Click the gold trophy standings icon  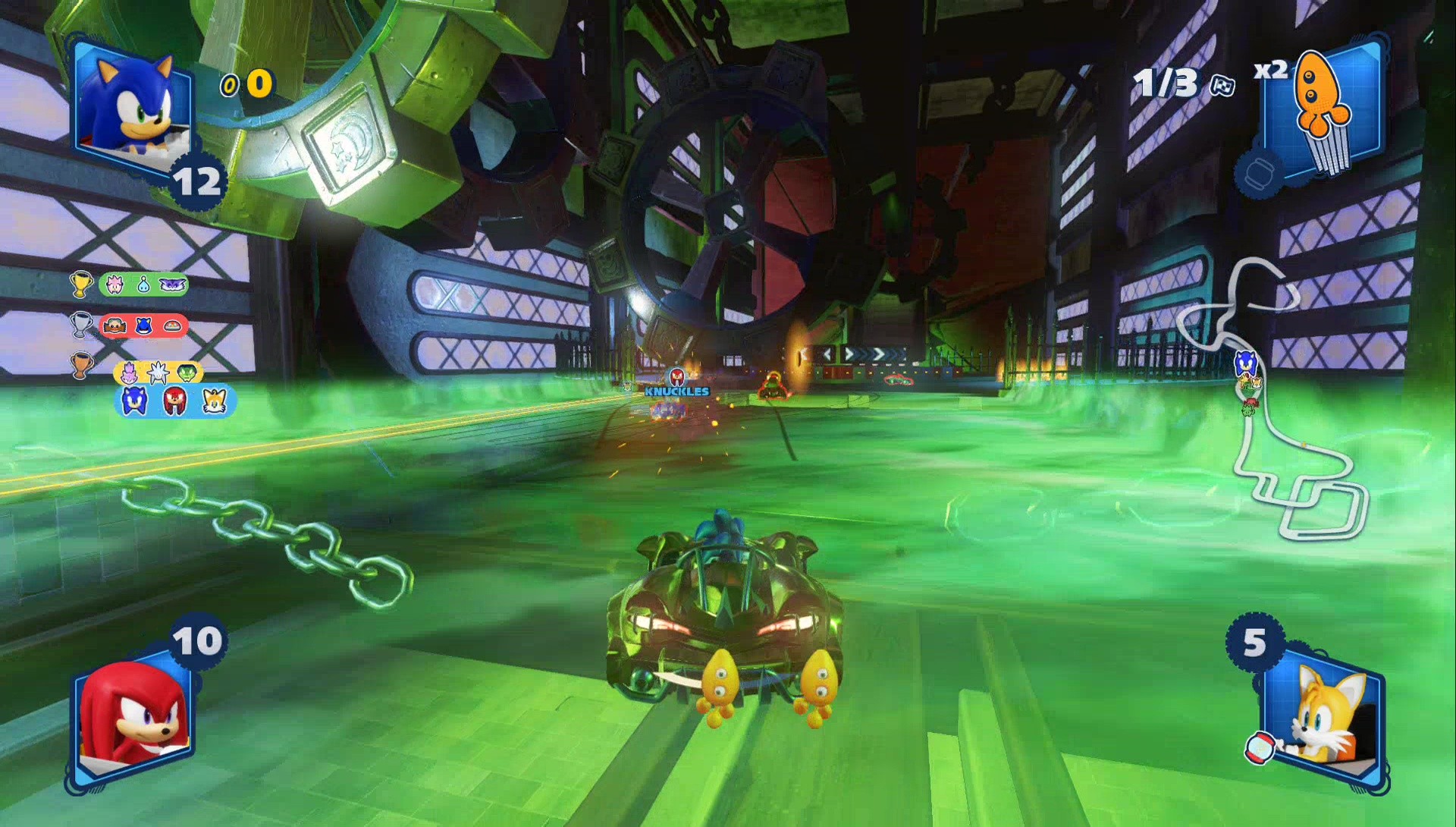[x=80, y=285]
